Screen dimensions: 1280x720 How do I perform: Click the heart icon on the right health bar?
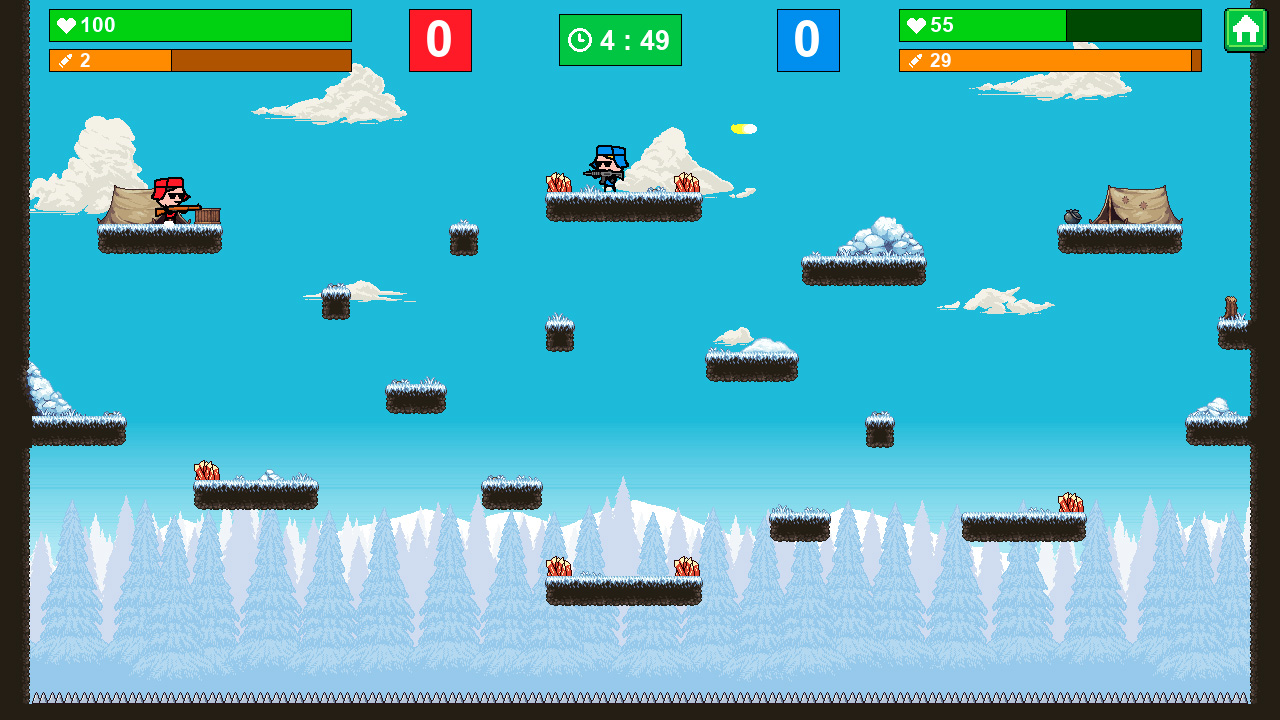coord(918,25)
